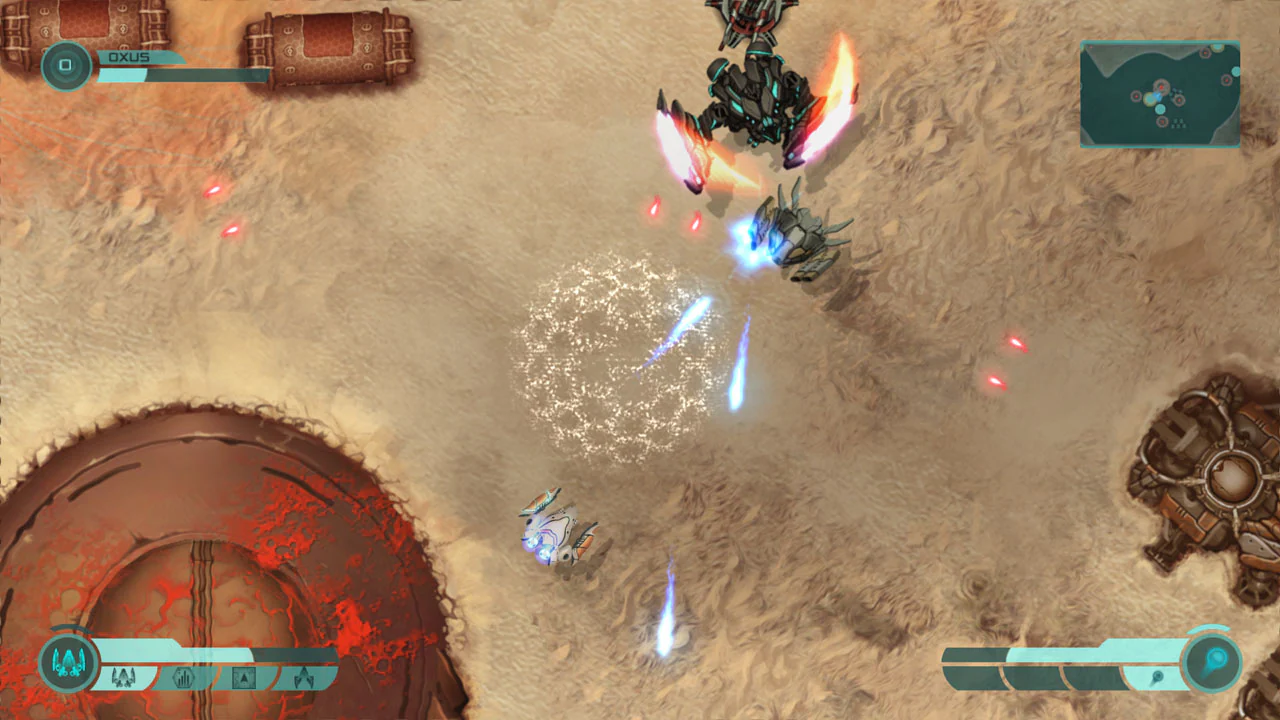Image resolution: width=1280 pixels, height=720 pixels.
Task: Toggle the glowing arc above the ship portrait
Action: (70, 627)
